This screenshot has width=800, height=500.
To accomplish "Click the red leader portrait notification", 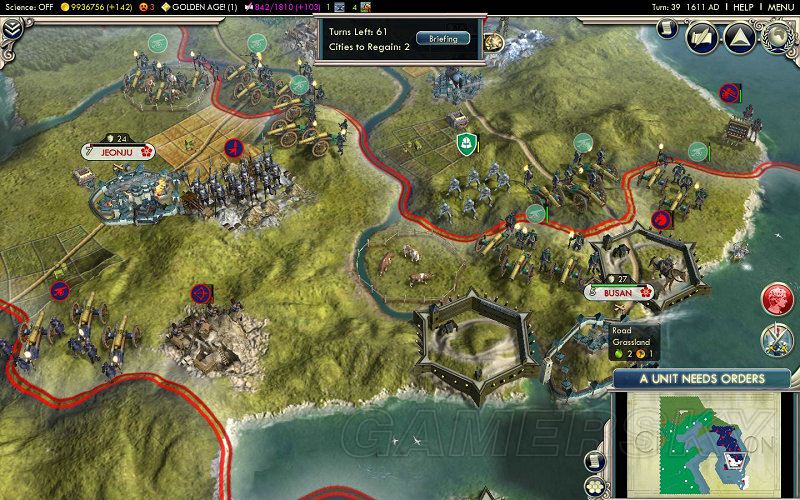I will point(777,298).
